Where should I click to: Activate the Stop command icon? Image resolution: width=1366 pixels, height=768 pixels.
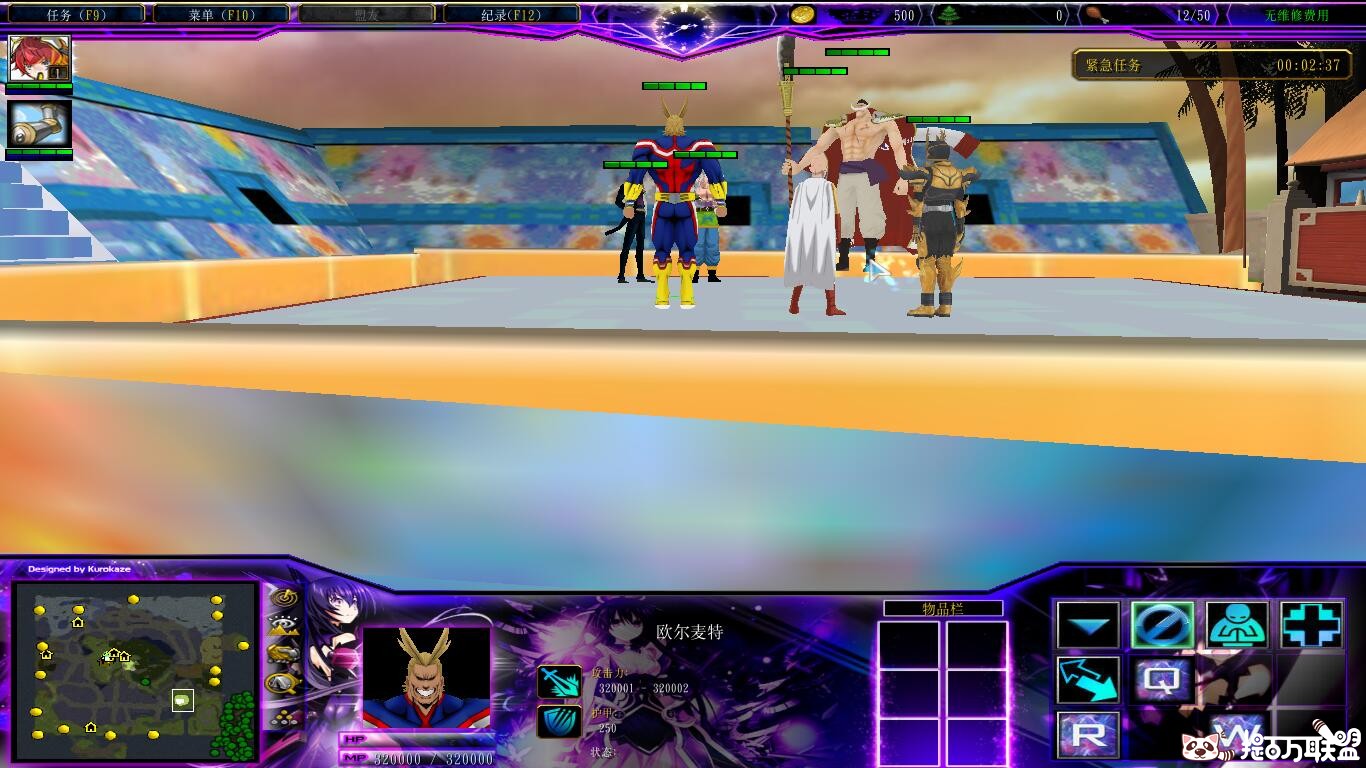(x=1162, y=626)
